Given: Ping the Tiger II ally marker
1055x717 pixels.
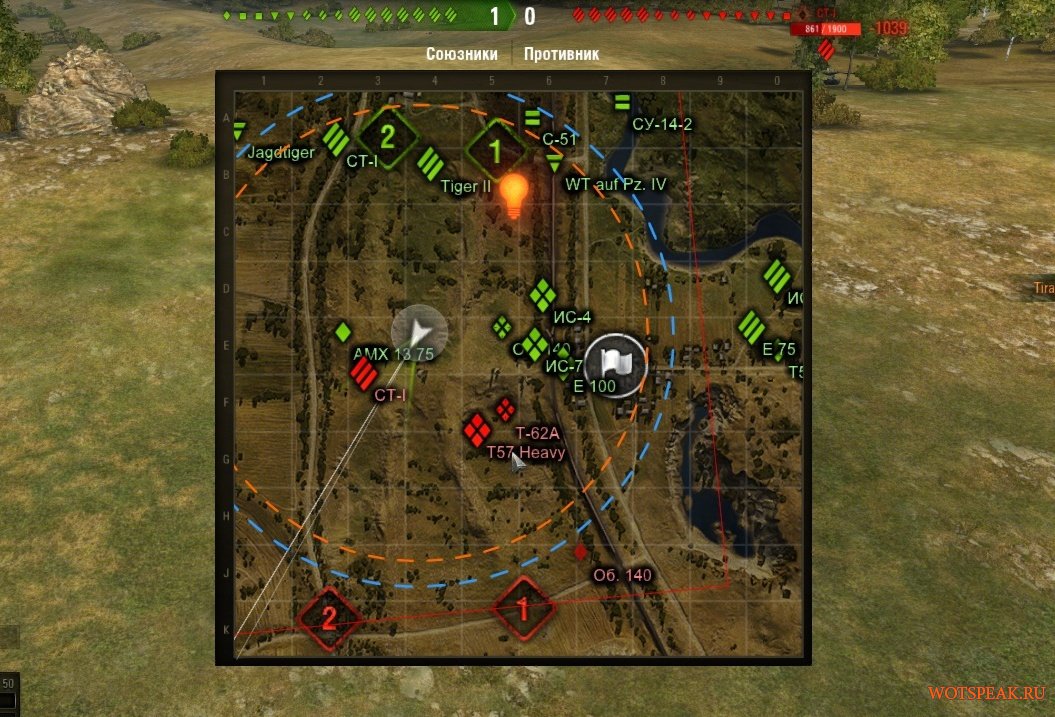Looking at the screenshot, I should 431,161.
